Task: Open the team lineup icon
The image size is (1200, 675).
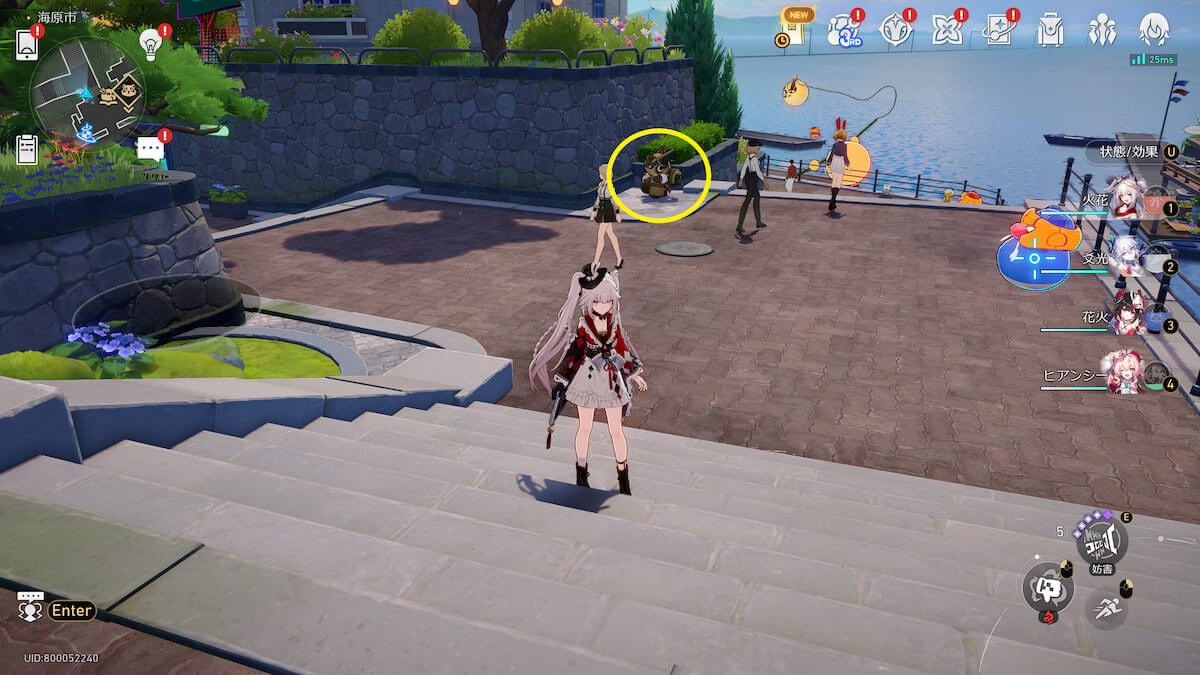Action: pos(1102,31)
